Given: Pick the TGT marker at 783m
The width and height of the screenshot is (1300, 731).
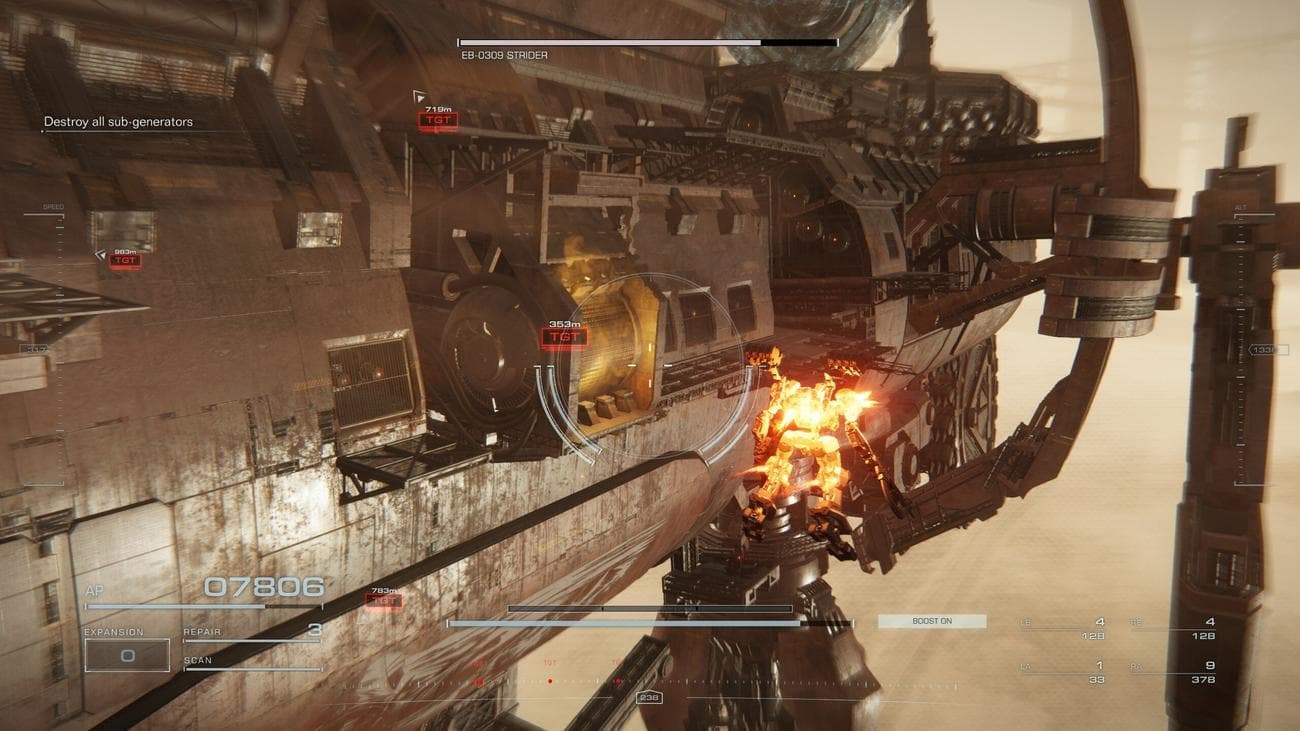Looking at the screenshot, I should pos(384,601).
